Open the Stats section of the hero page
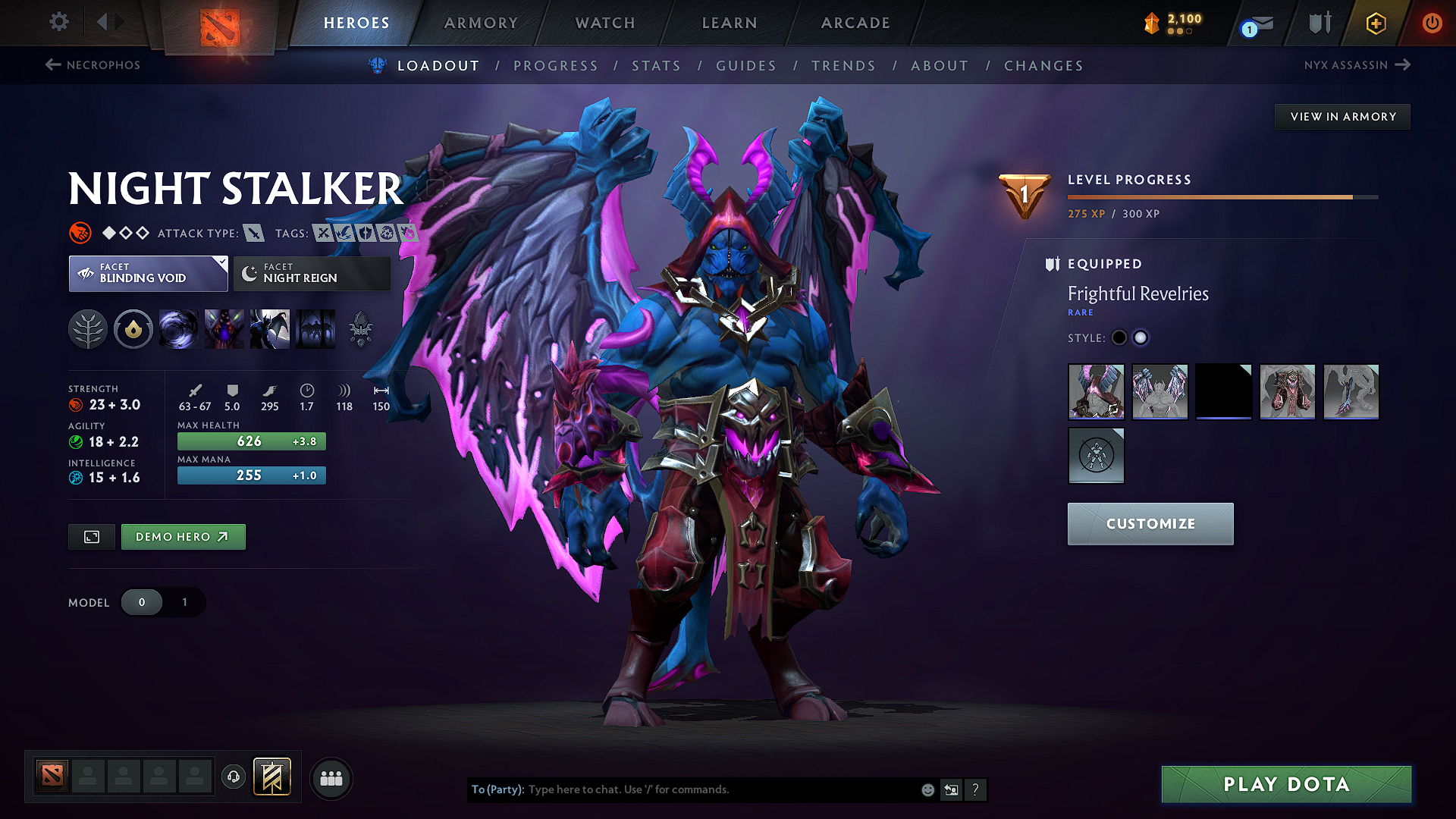Screen dimensions: 1456x819 pyautogui.click(x=656, y=65)
